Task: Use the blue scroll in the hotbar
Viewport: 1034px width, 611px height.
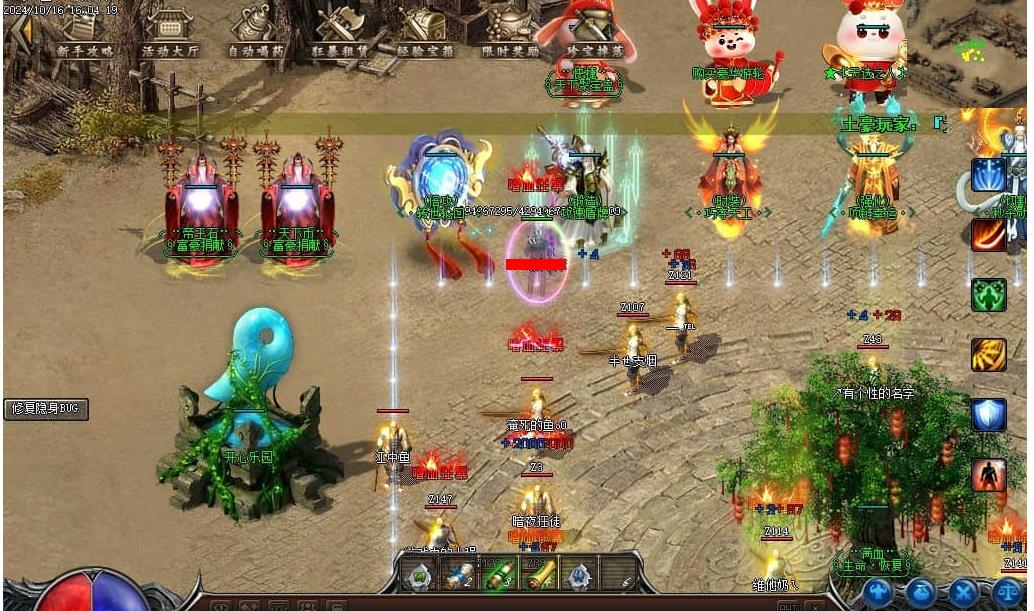Action: click(458, 575)
